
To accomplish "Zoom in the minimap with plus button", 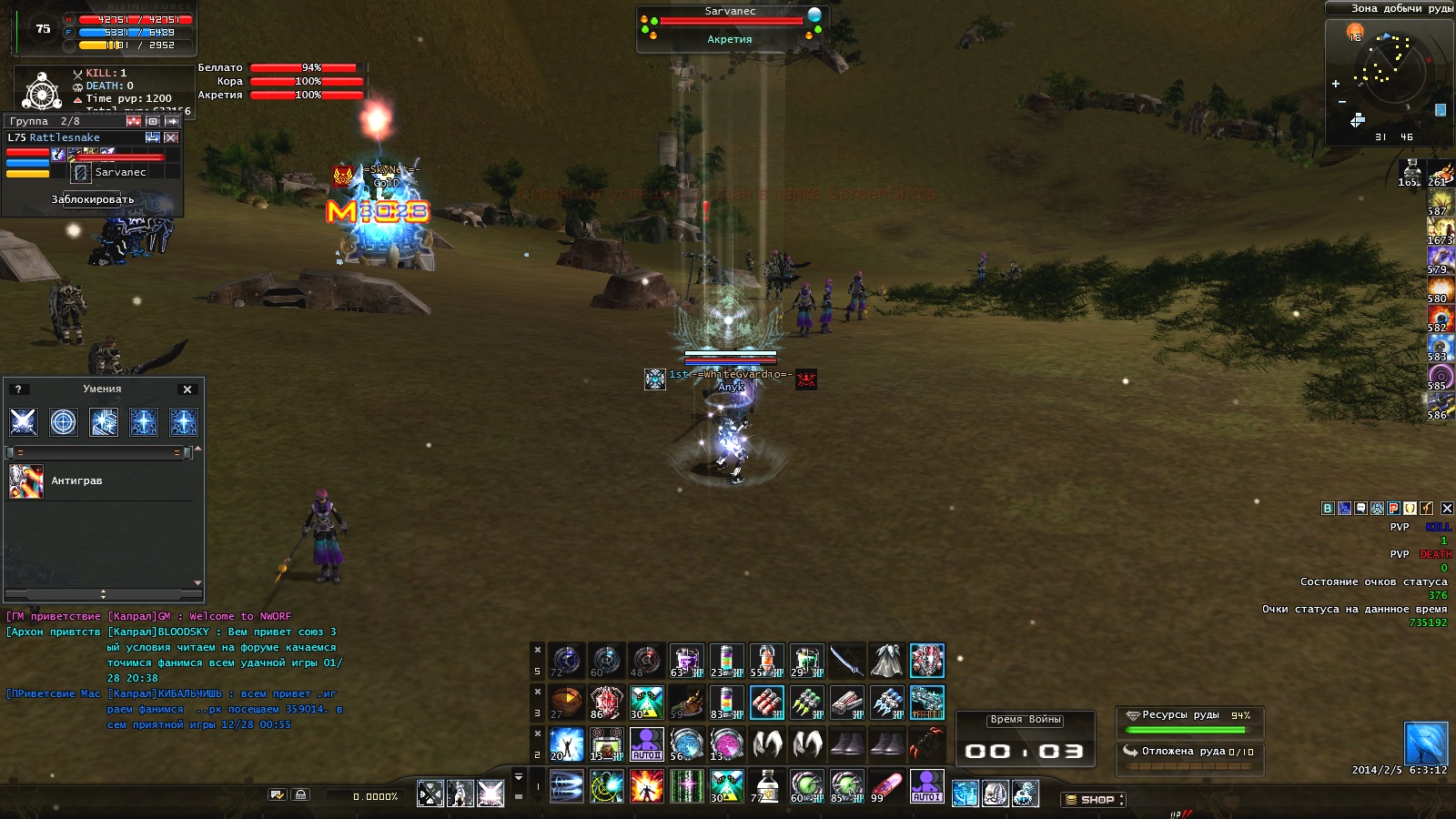I will 1336,84.
